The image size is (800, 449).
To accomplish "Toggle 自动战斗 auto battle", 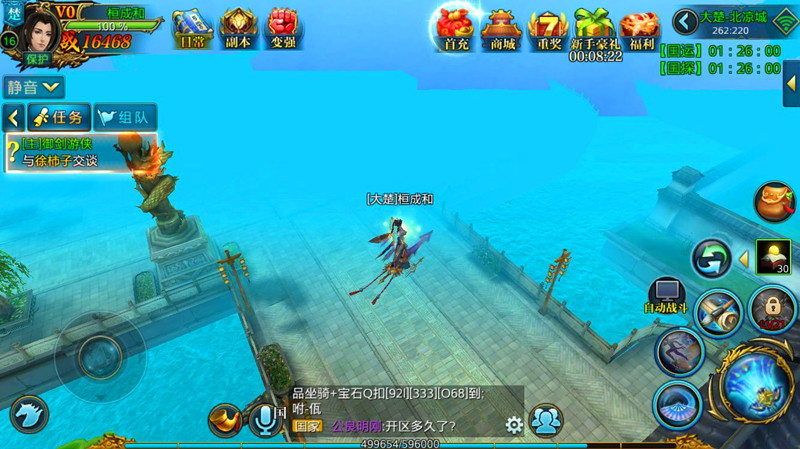I will (666, 297).
